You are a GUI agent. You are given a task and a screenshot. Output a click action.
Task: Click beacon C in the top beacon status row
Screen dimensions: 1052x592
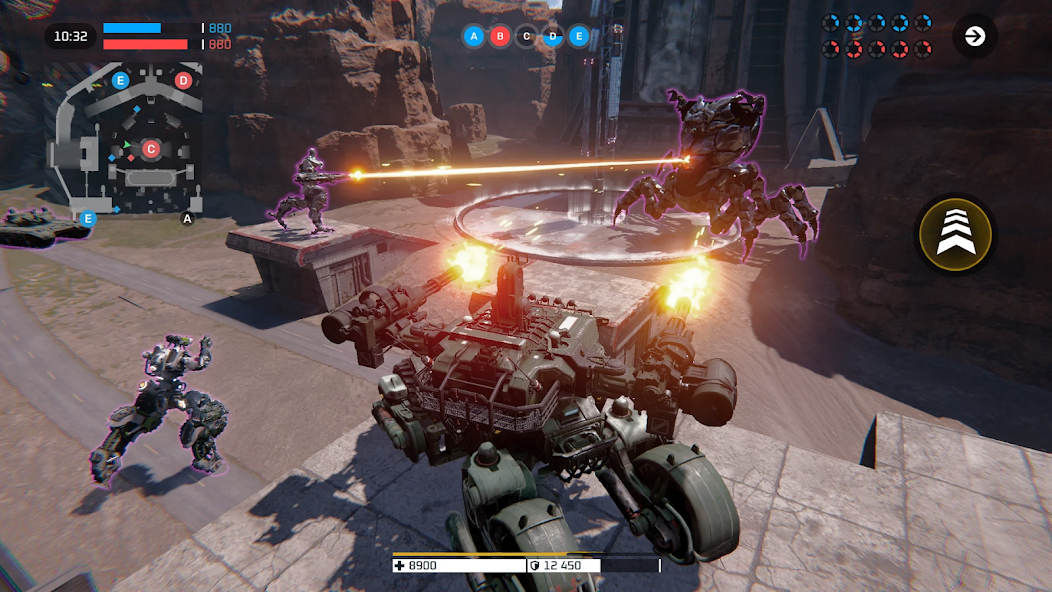(x=526, y=37)
